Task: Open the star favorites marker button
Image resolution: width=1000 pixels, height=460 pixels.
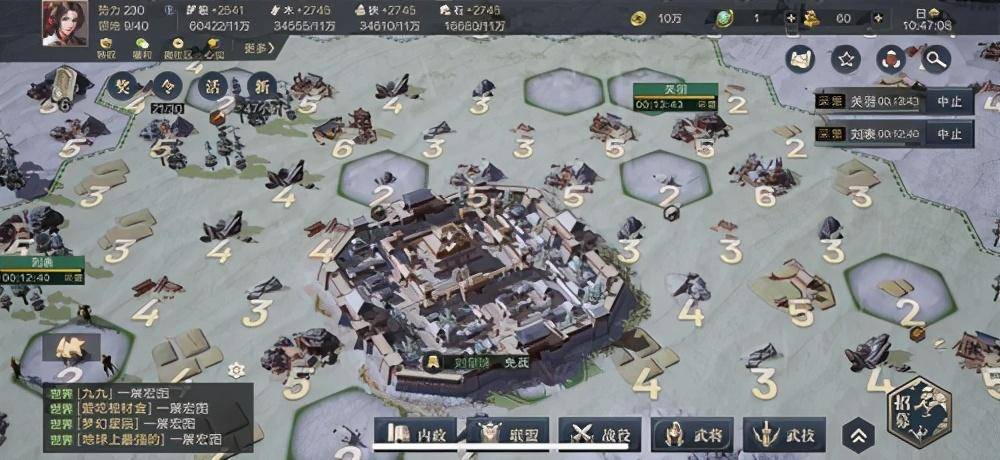Action: point(846,60)
